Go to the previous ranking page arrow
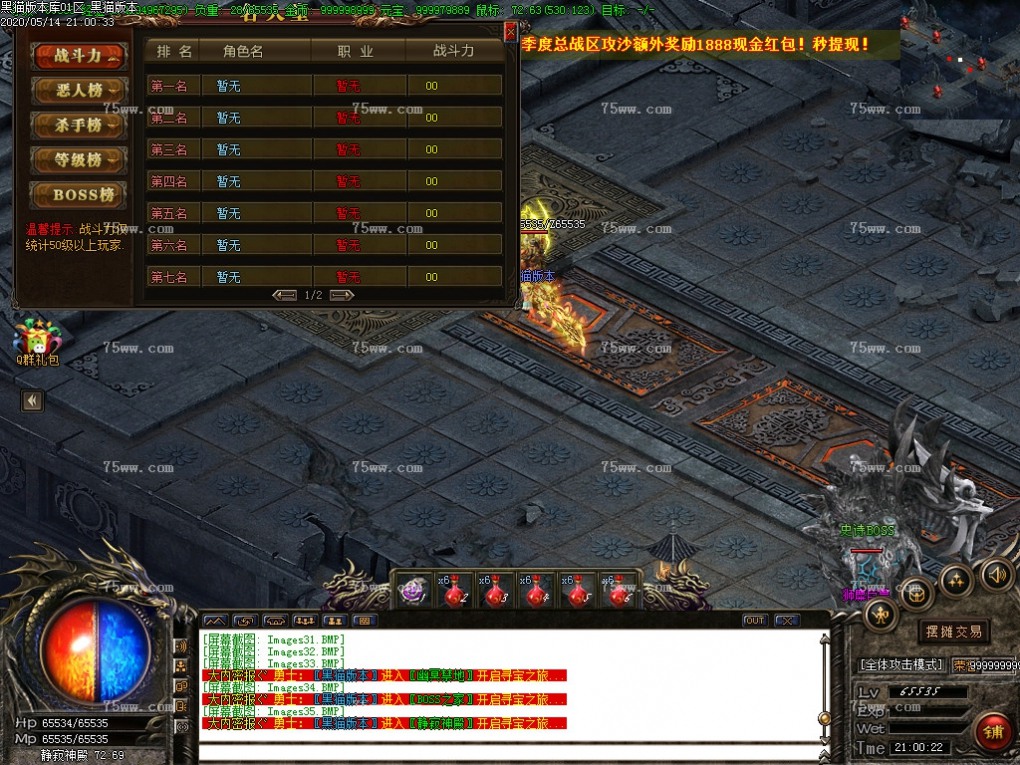Screen dimensions: 1020x765 click(x=285, y=295)
